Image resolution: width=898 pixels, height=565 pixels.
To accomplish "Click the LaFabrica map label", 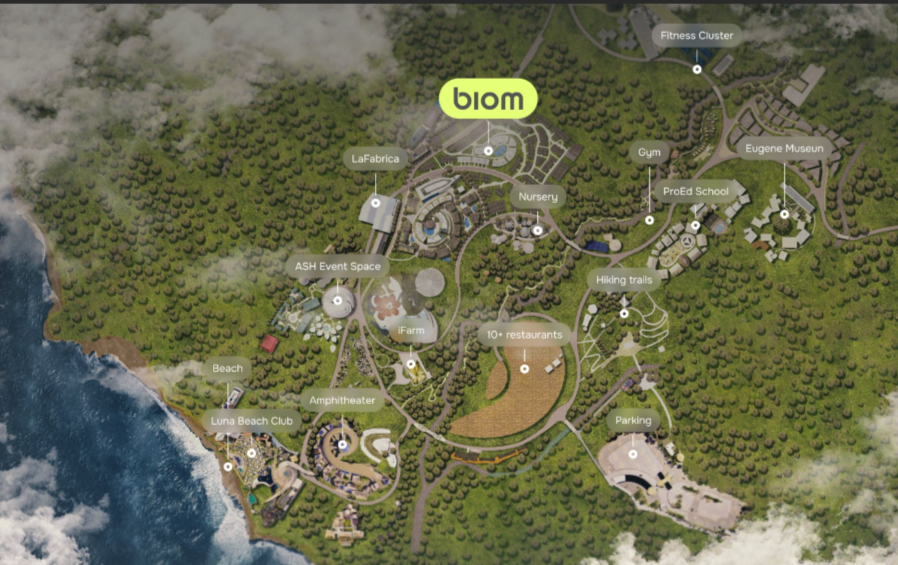I will pos(375,158).
